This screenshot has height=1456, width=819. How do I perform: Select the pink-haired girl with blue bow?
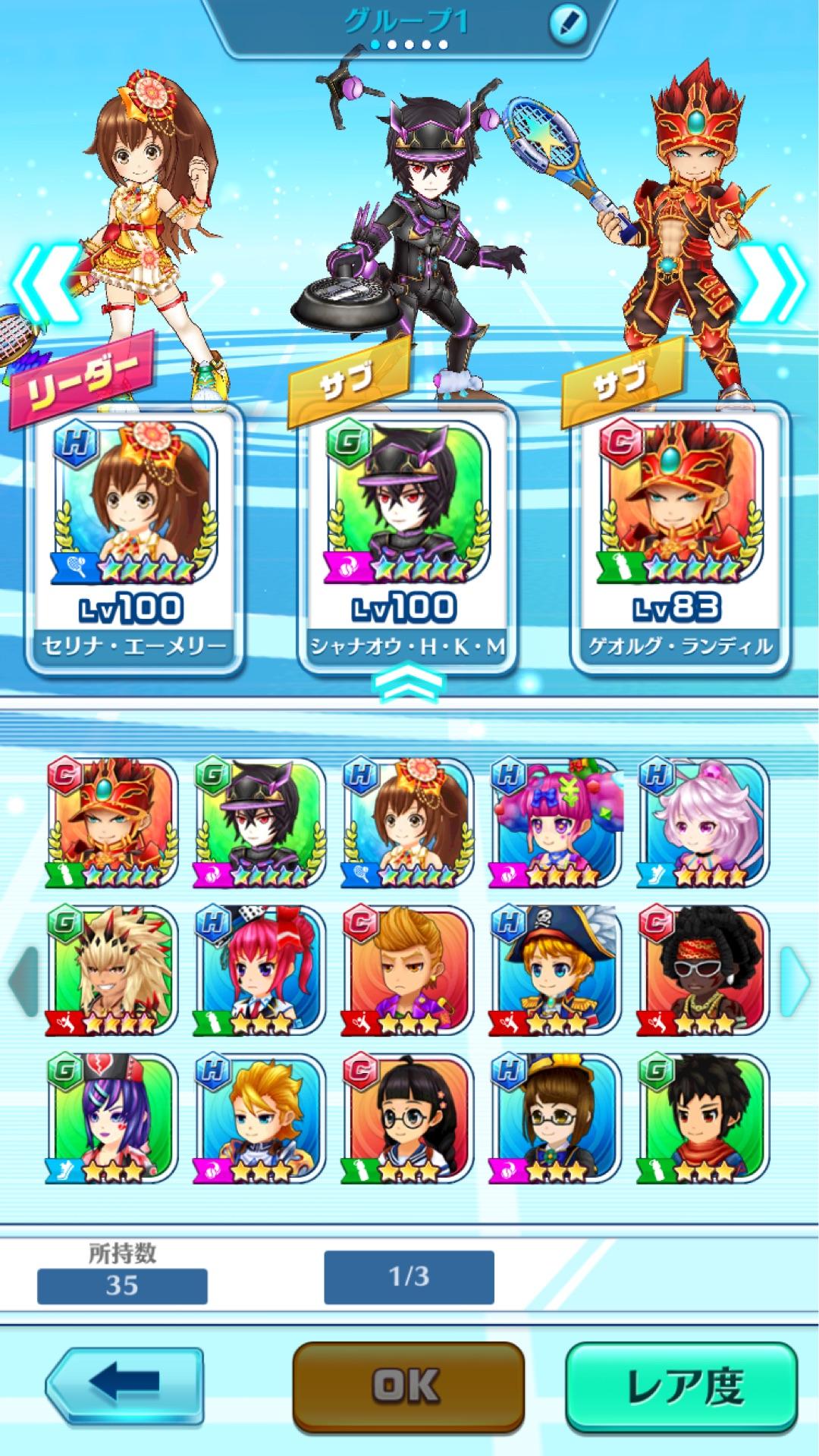[555, 823]
